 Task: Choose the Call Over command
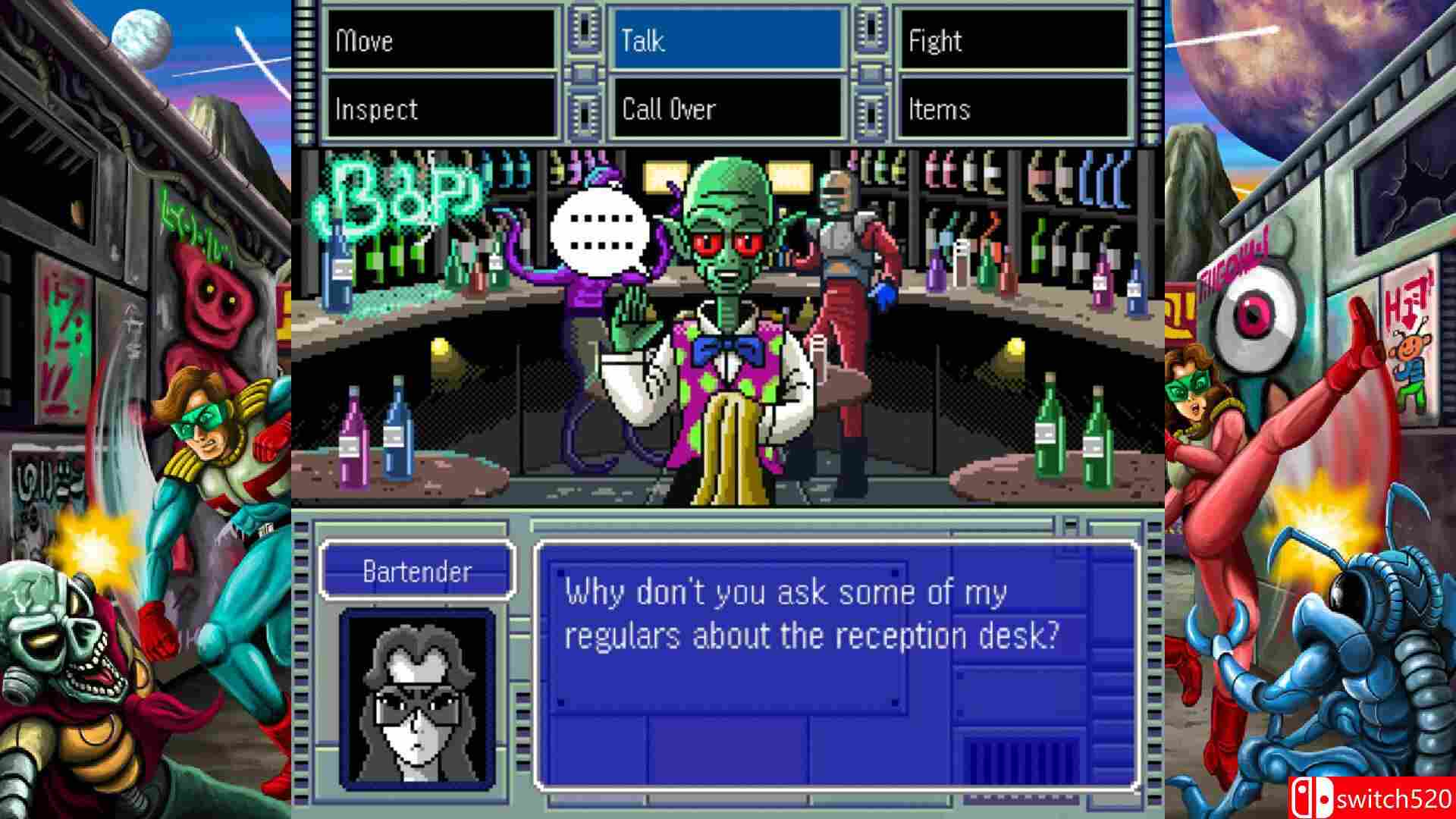(x=727, y=109)
